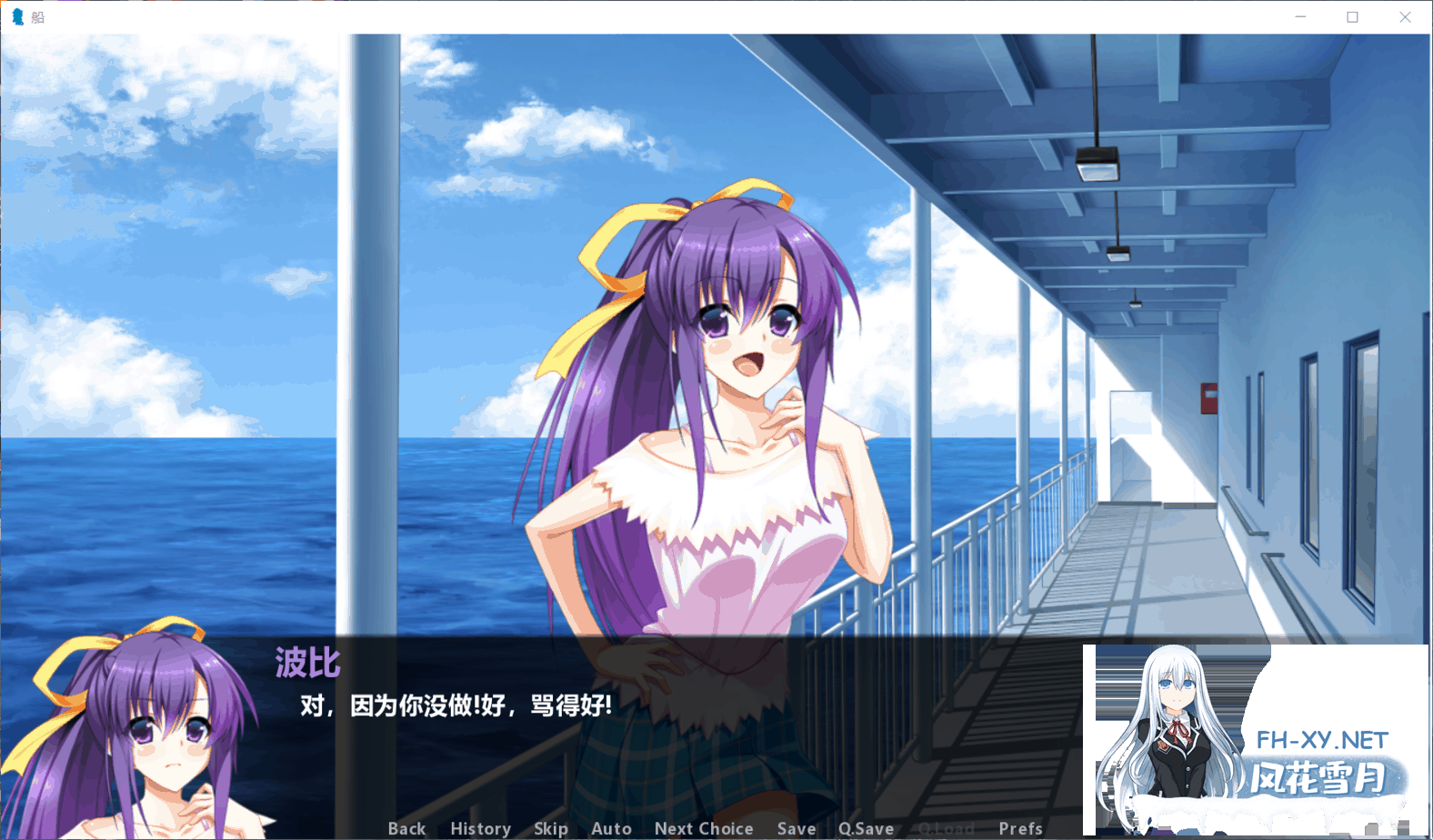This screenshot has height=840, width=1433.
Task: Open the Prefs settings screen
Action: coord(1019,828)
